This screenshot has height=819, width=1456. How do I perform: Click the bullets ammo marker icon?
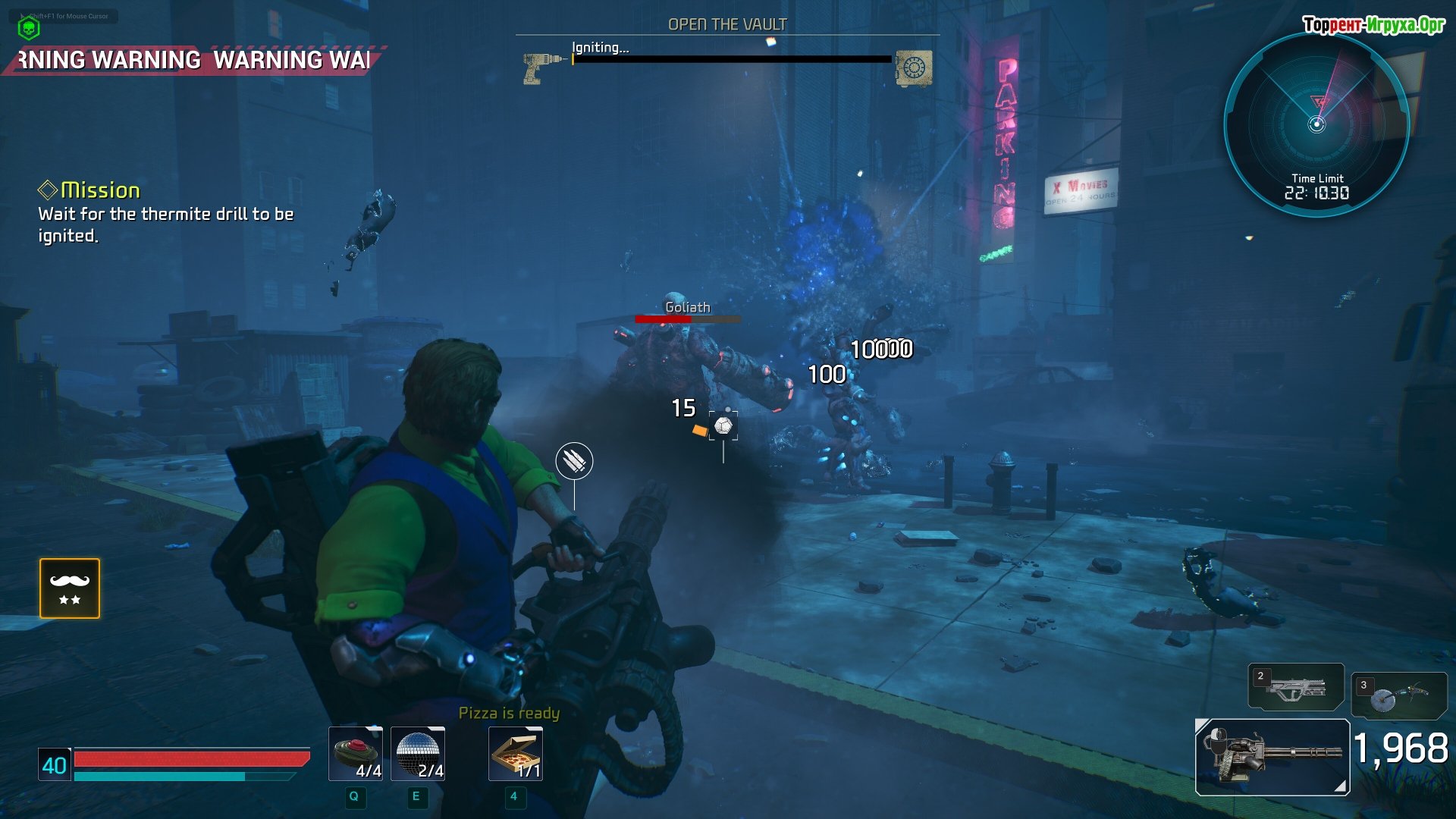click(x=574, y=461)
